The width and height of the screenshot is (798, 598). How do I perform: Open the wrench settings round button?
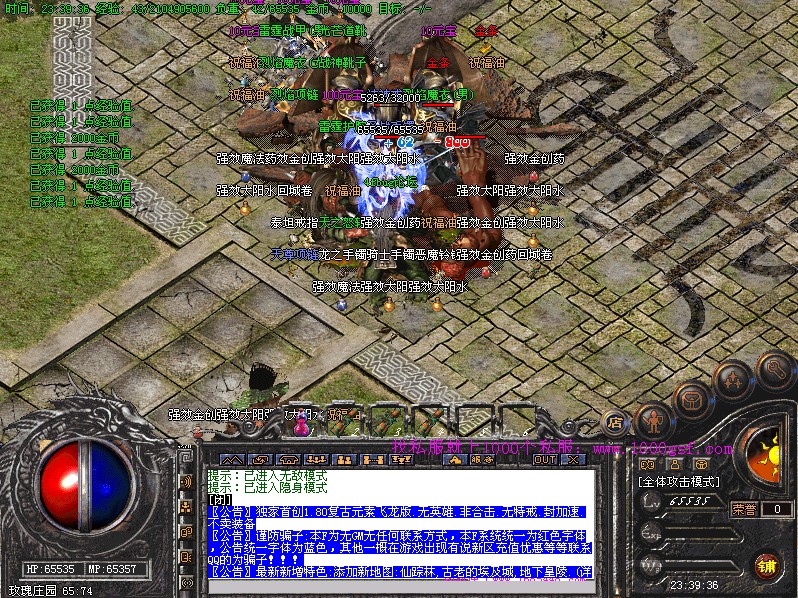[x=773, y=369]
